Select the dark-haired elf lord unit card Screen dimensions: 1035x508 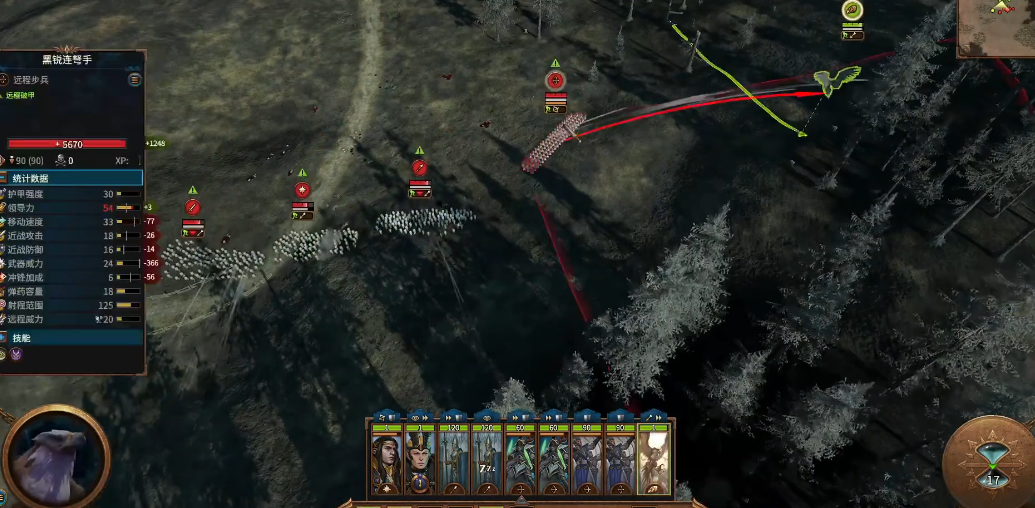386,461
